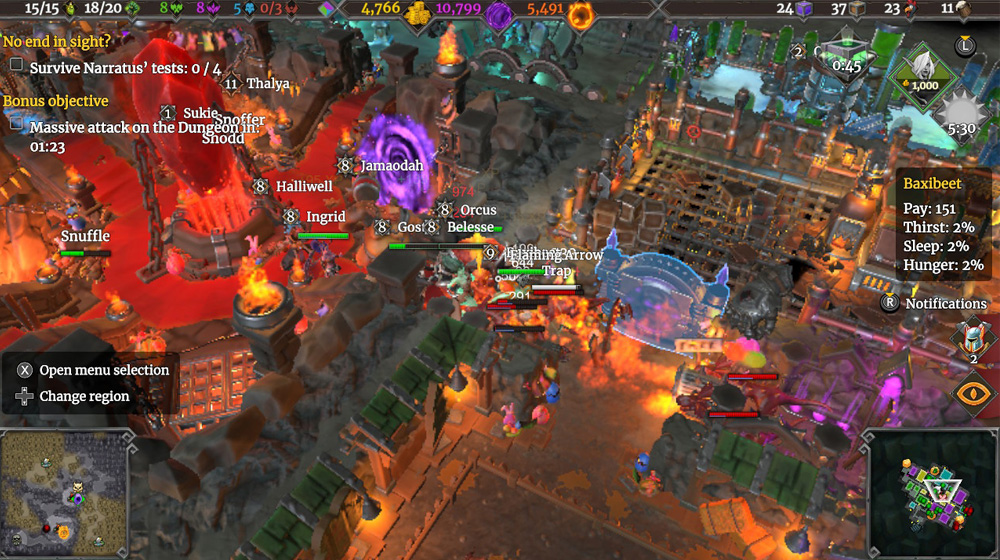
Task: Select unit label Halliwell
Action: (x=304, y=186)
